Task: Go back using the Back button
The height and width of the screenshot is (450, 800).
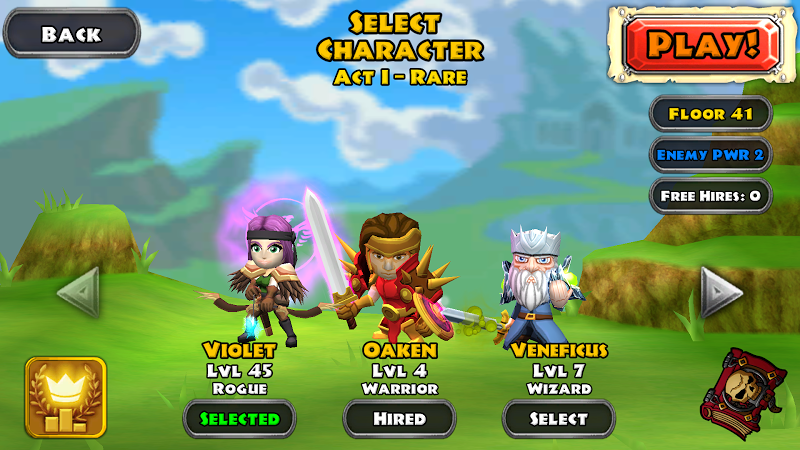Action: coord(71,34)
